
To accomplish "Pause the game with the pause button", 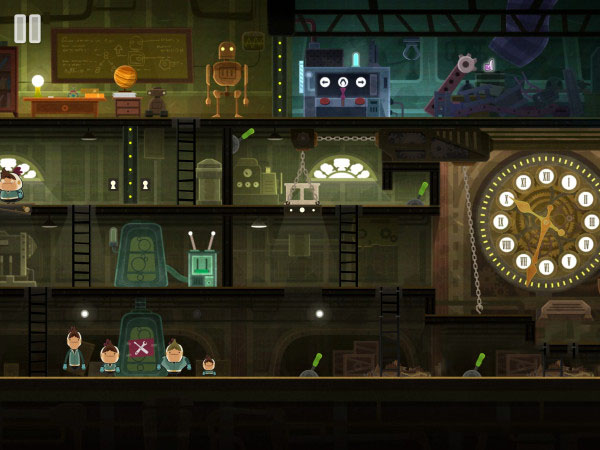I will click(x=28, y=28).
